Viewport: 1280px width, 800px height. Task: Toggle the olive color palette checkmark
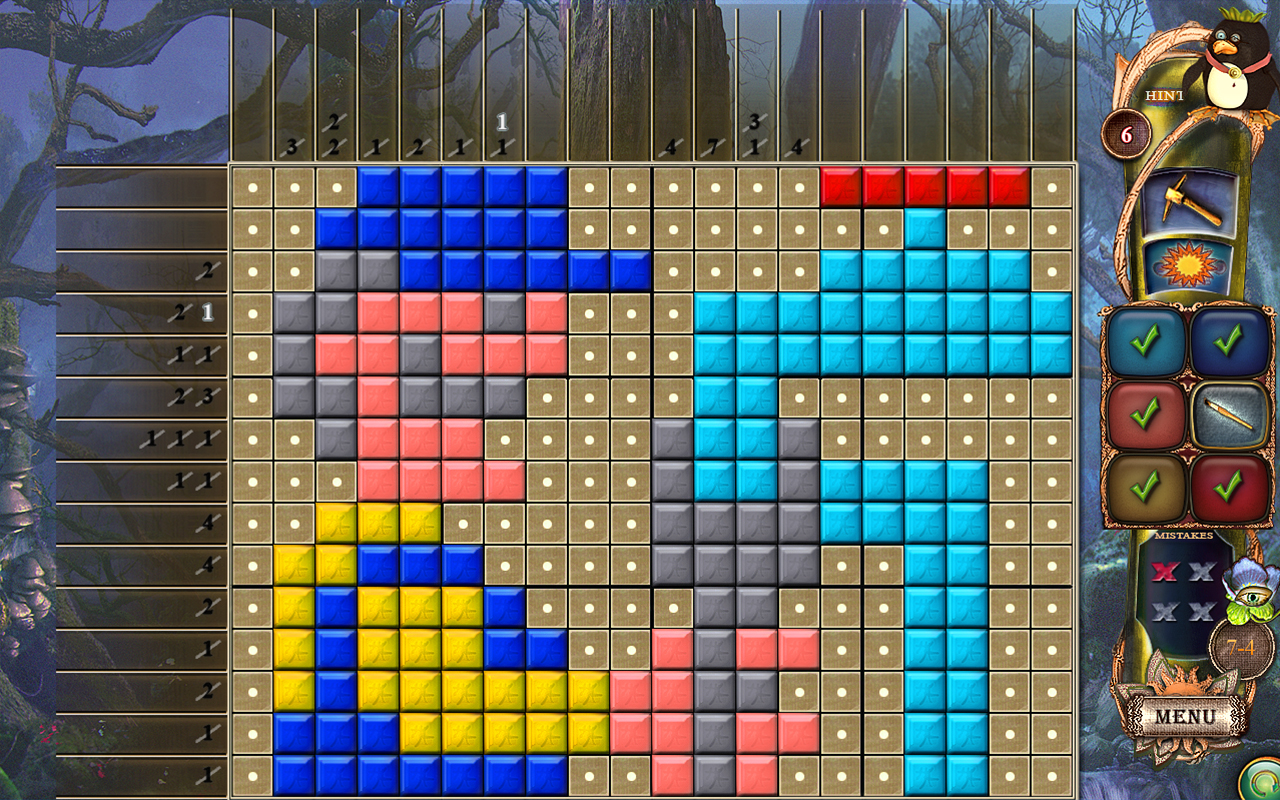click(x=1148, y=484)
